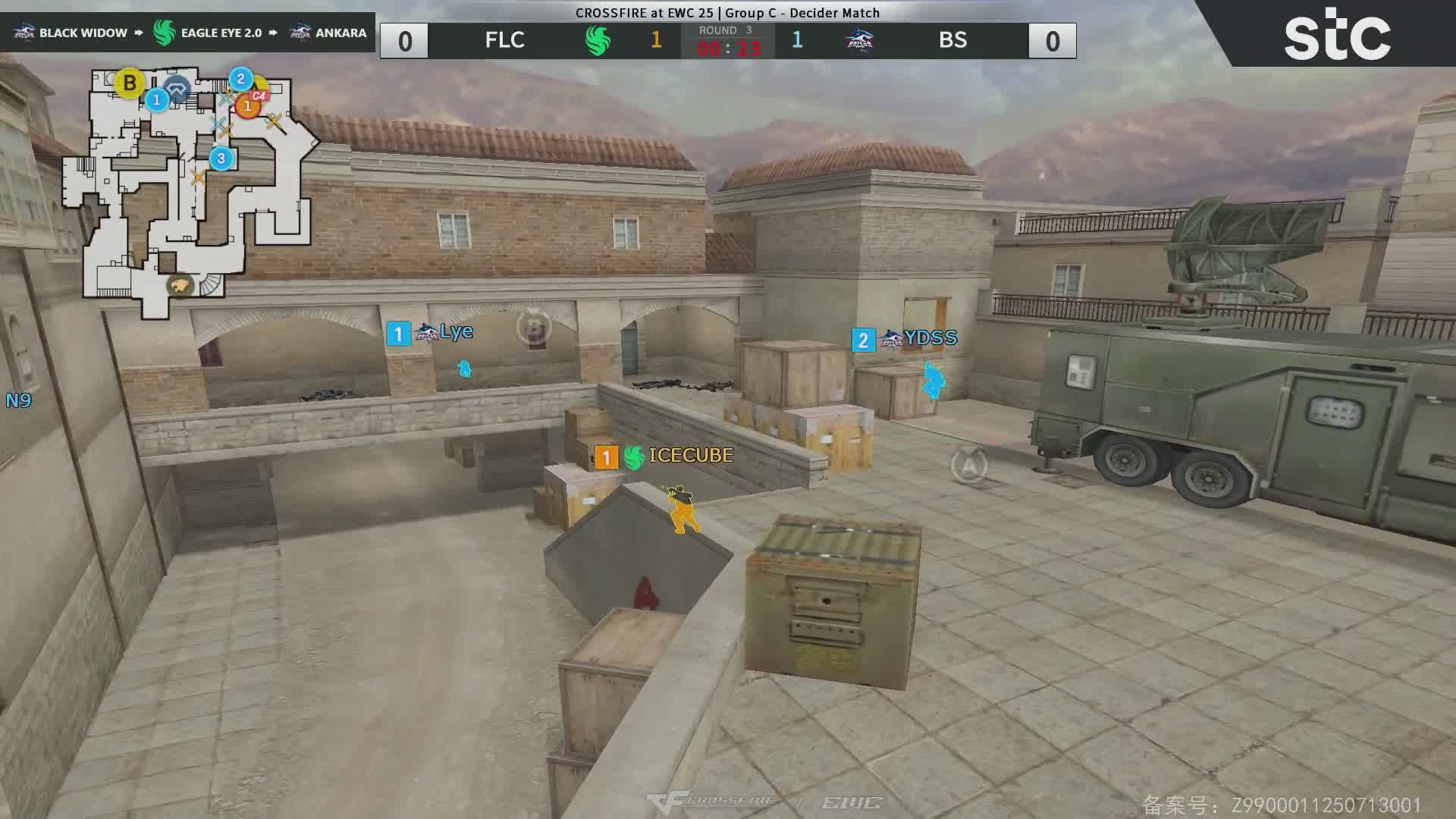Image resolution: width=1456 pixels, height=819 pixels.
Task: Choose the Ankara map entry
Action: pos(329,33)
